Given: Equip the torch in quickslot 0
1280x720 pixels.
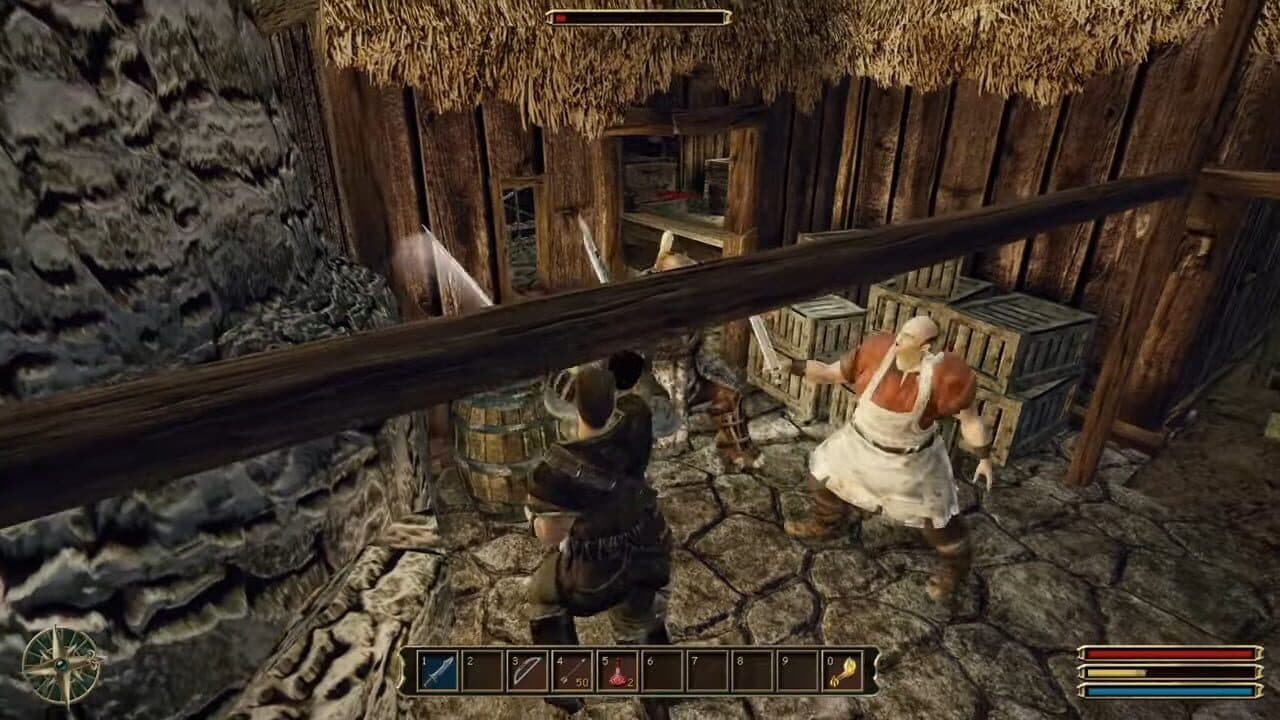Looking at the screenshot, I should [845, 672].
